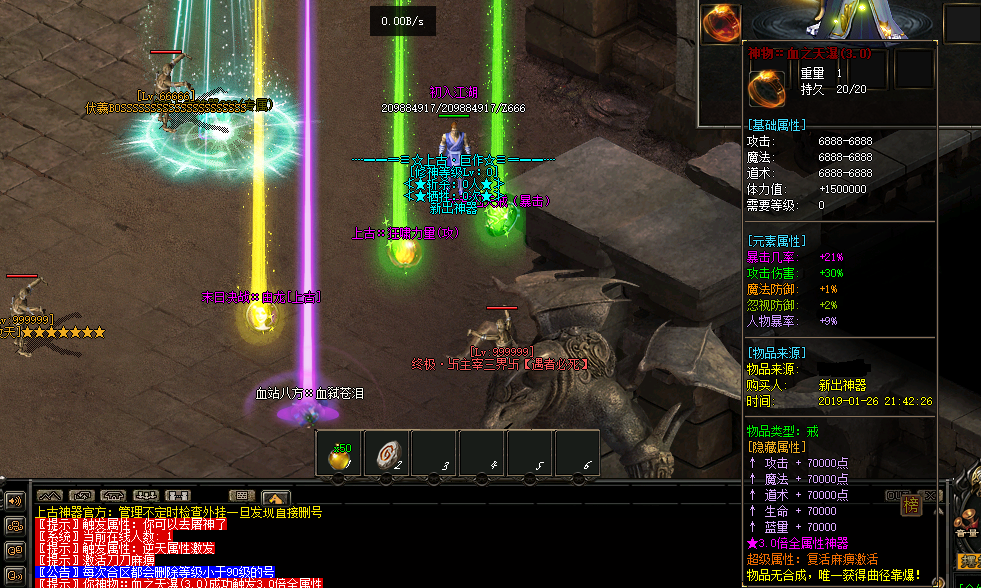Use the scroll item in hotbar slot 2
This screenshot has height=588, width=981.
387,456
